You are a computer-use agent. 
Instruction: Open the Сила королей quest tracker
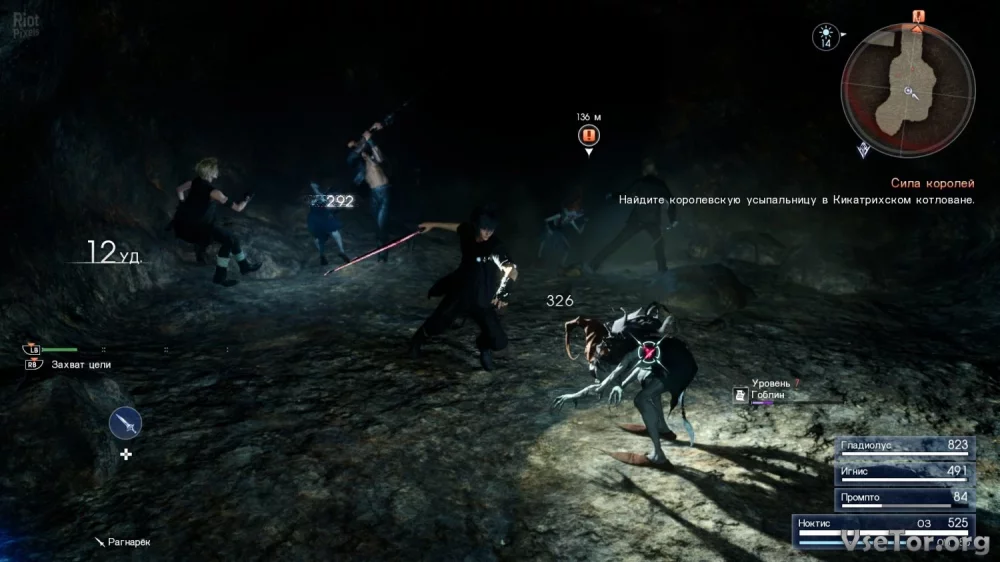933,183
